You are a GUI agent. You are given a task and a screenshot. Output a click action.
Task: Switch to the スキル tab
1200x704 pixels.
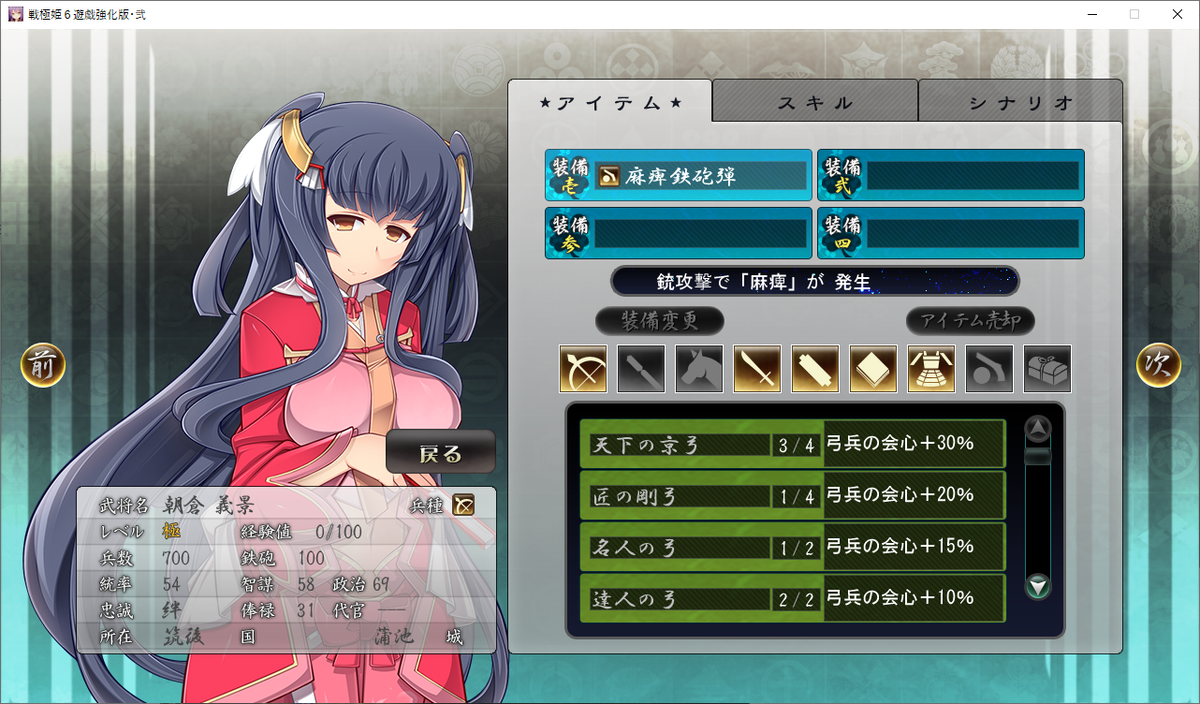(815, 102)
